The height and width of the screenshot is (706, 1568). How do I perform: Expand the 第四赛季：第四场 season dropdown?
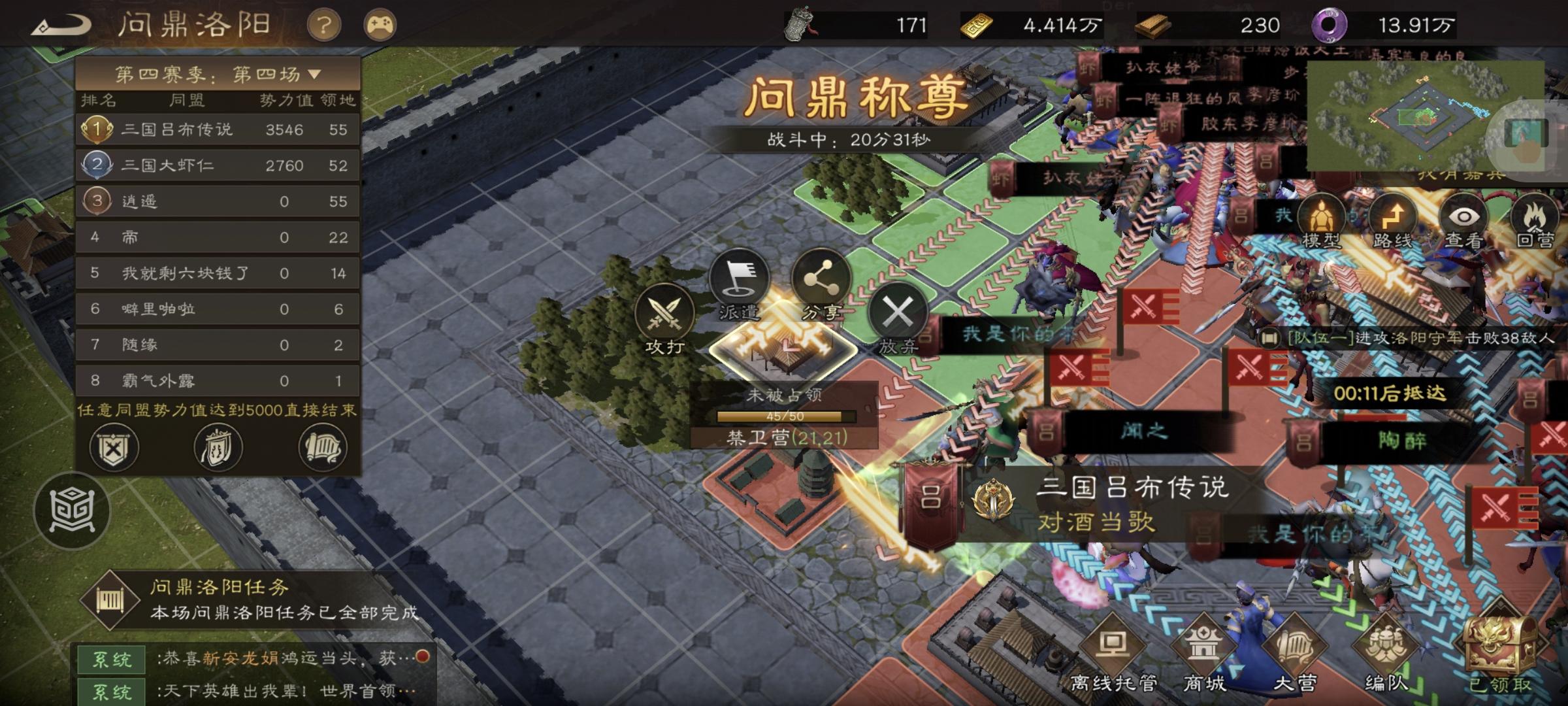point(216,73)
